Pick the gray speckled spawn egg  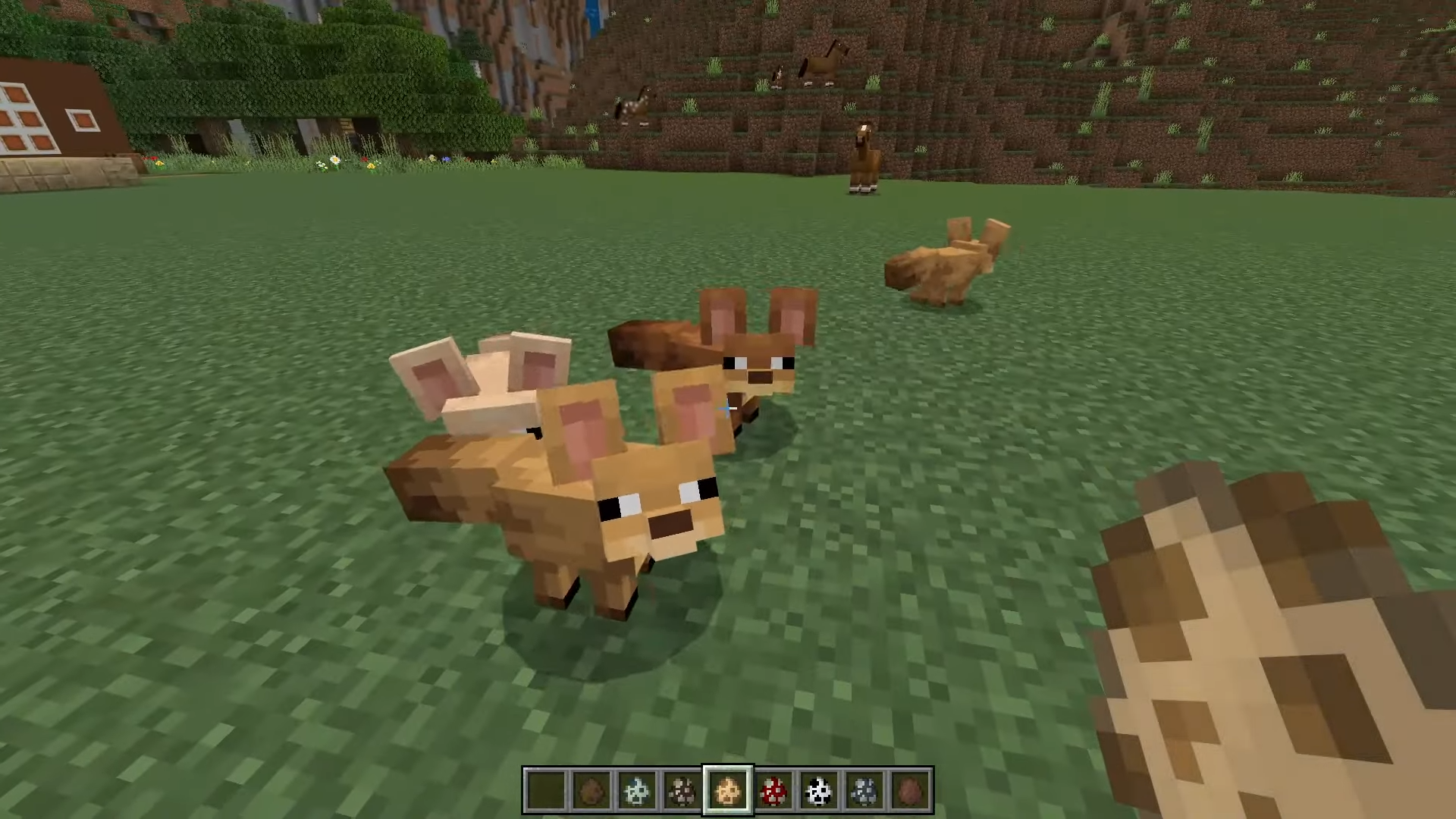click(864, 790)
